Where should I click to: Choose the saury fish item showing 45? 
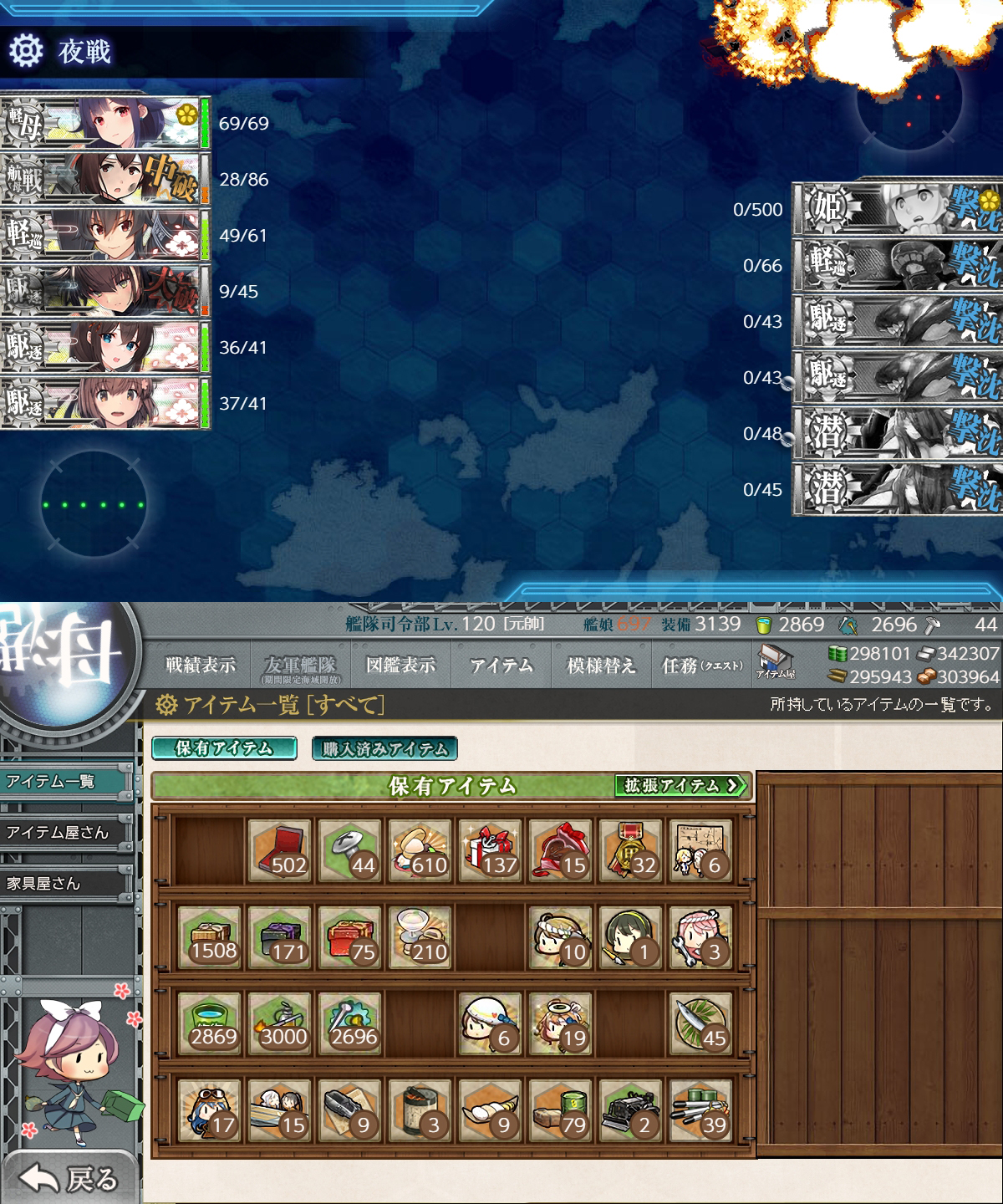(x=701, y=1023)
